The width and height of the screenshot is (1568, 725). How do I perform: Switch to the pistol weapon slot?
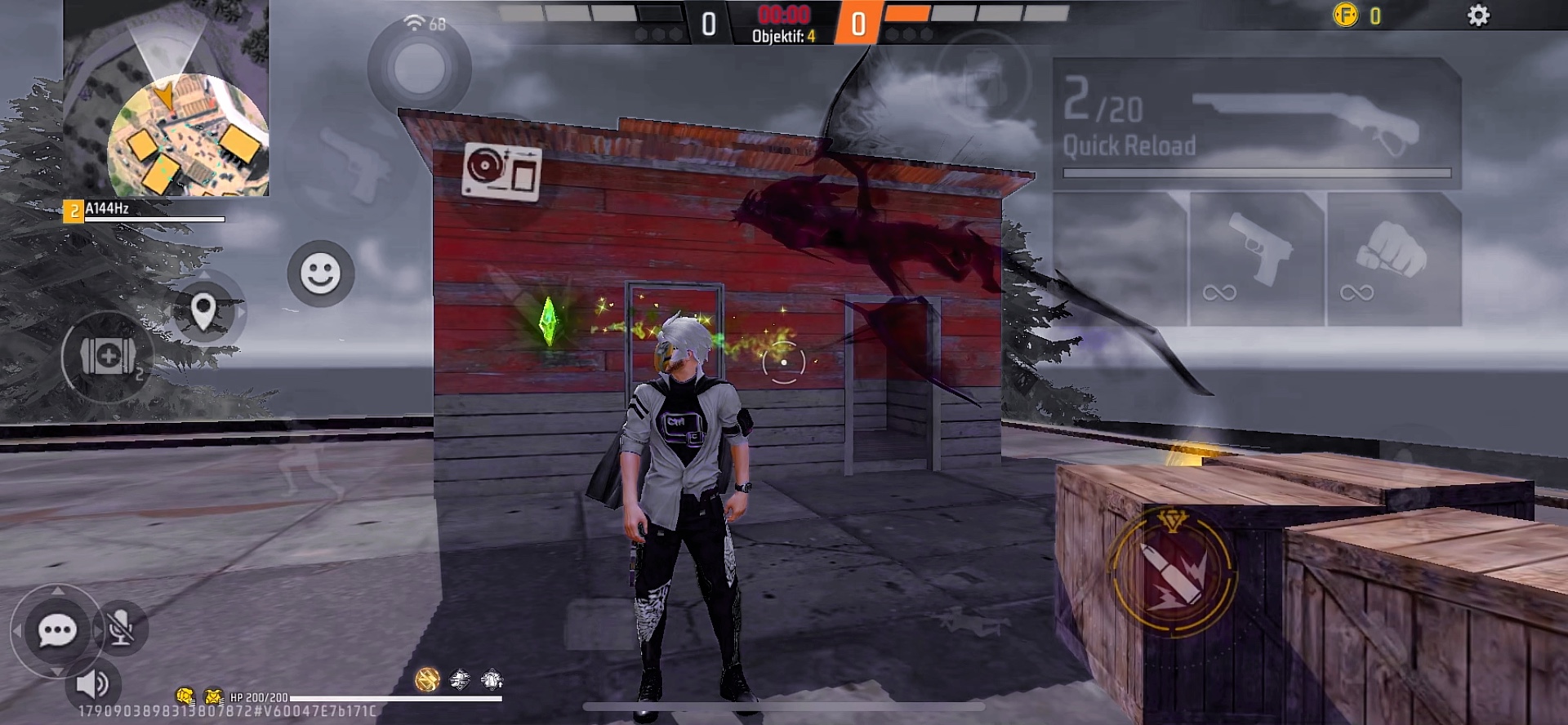[x=1256, y=259]
